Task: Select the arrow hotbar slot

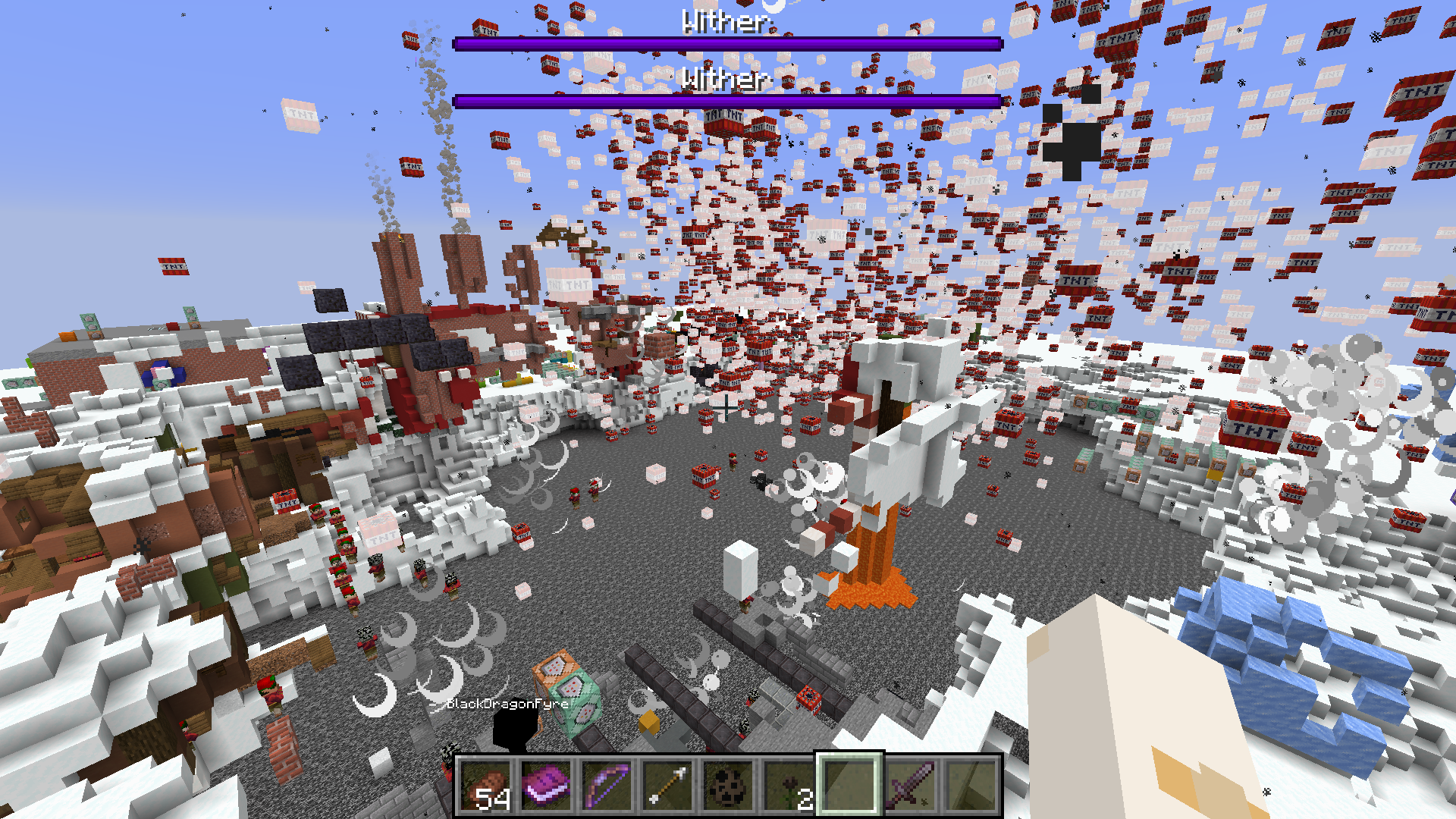Action: pyautogui.click(x=667, y=786)
